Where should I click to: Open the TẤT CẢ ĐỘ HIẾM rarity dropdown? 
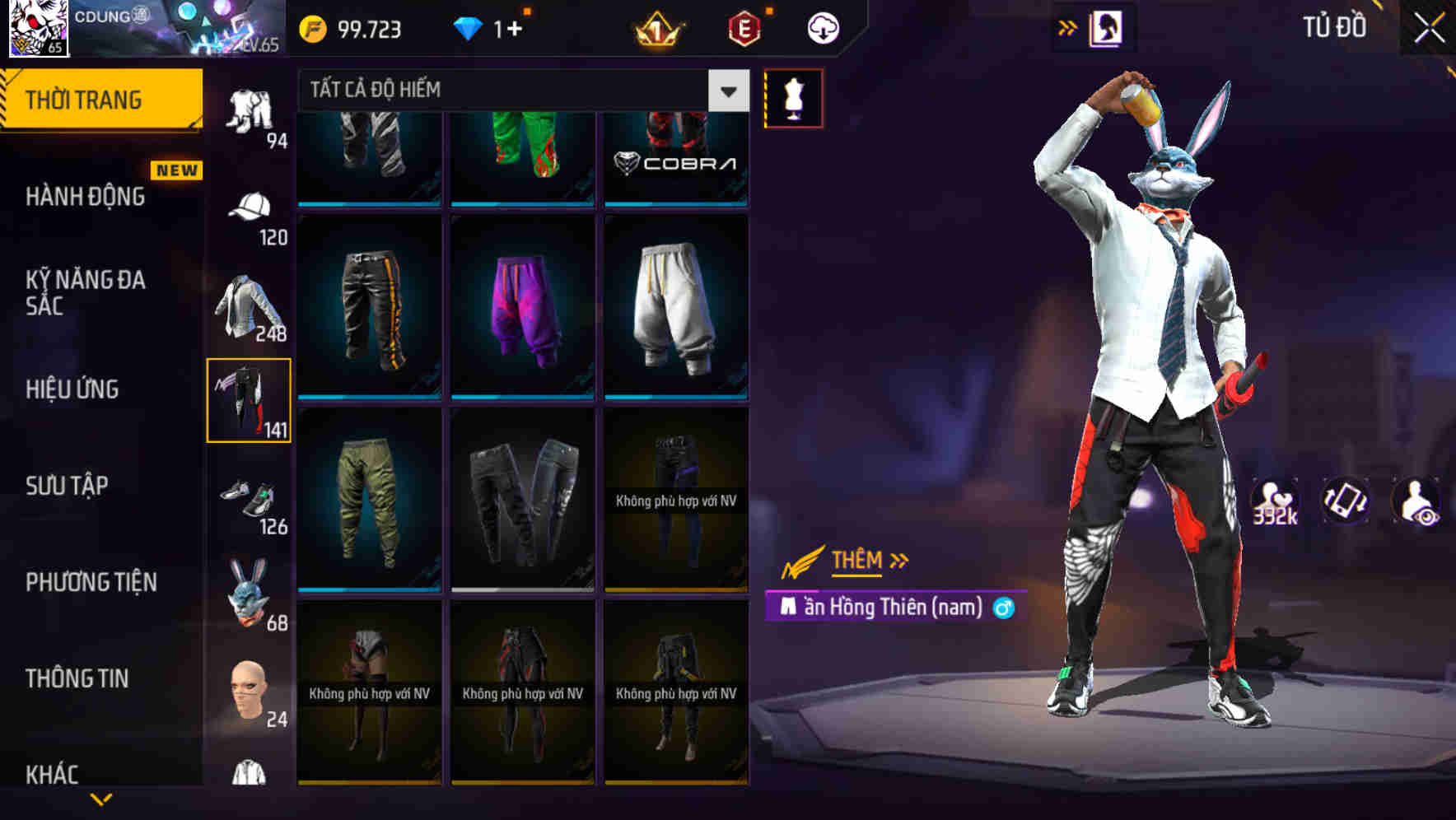coord(519,89)
